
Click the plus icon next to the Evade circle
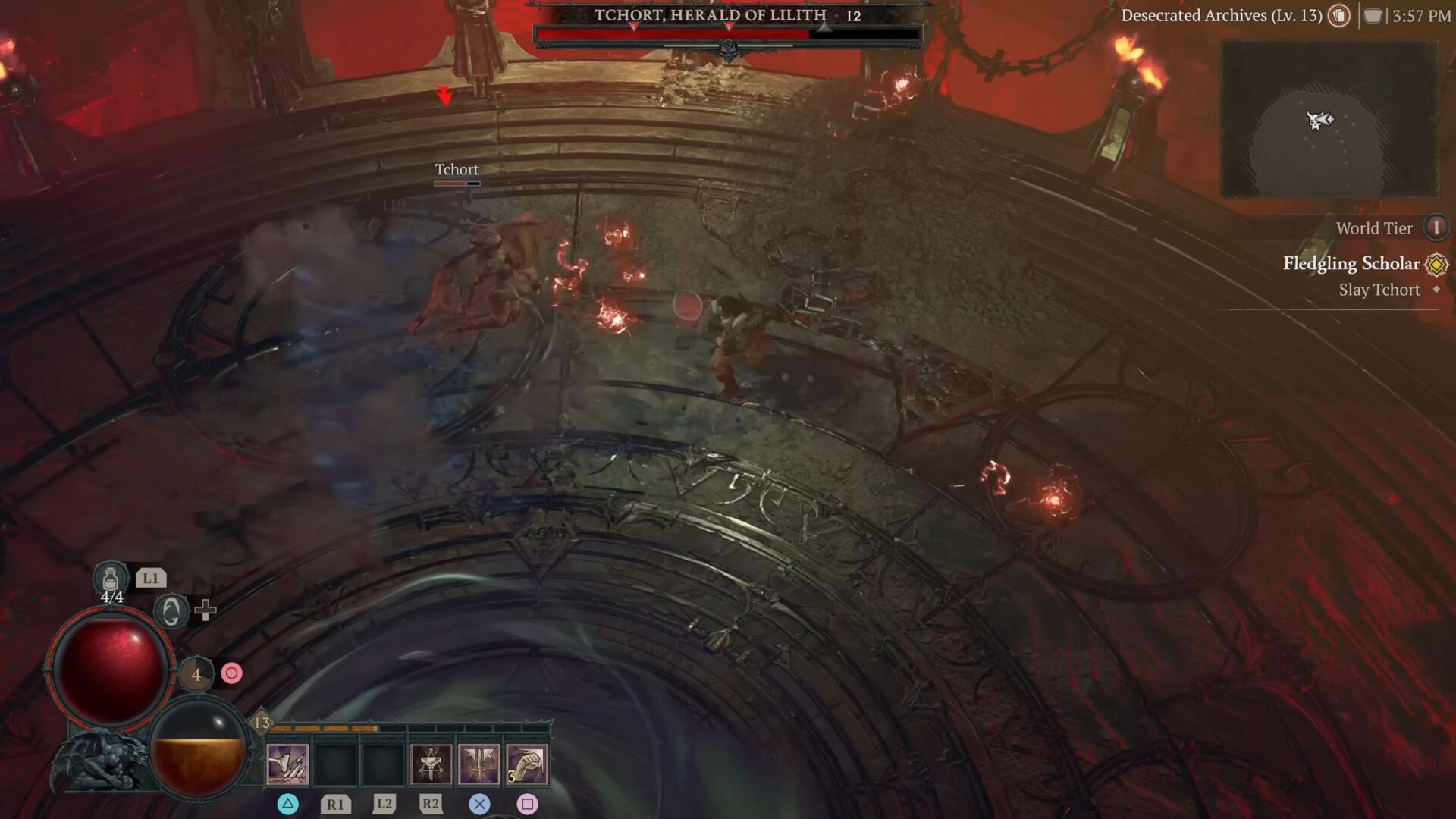coord(206,609)
